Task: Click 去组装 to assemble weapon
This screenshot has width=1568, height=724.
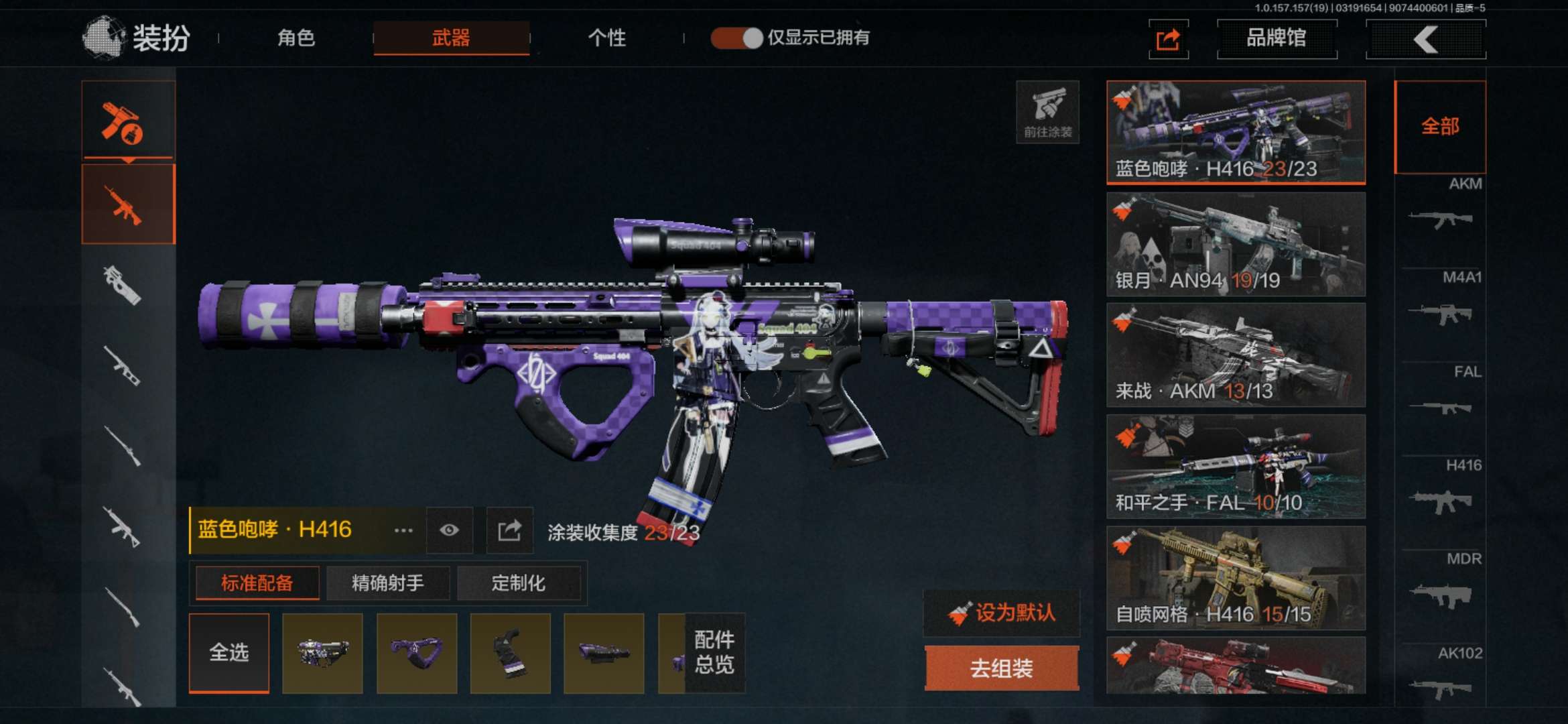Action: (x=1002, y=668)
